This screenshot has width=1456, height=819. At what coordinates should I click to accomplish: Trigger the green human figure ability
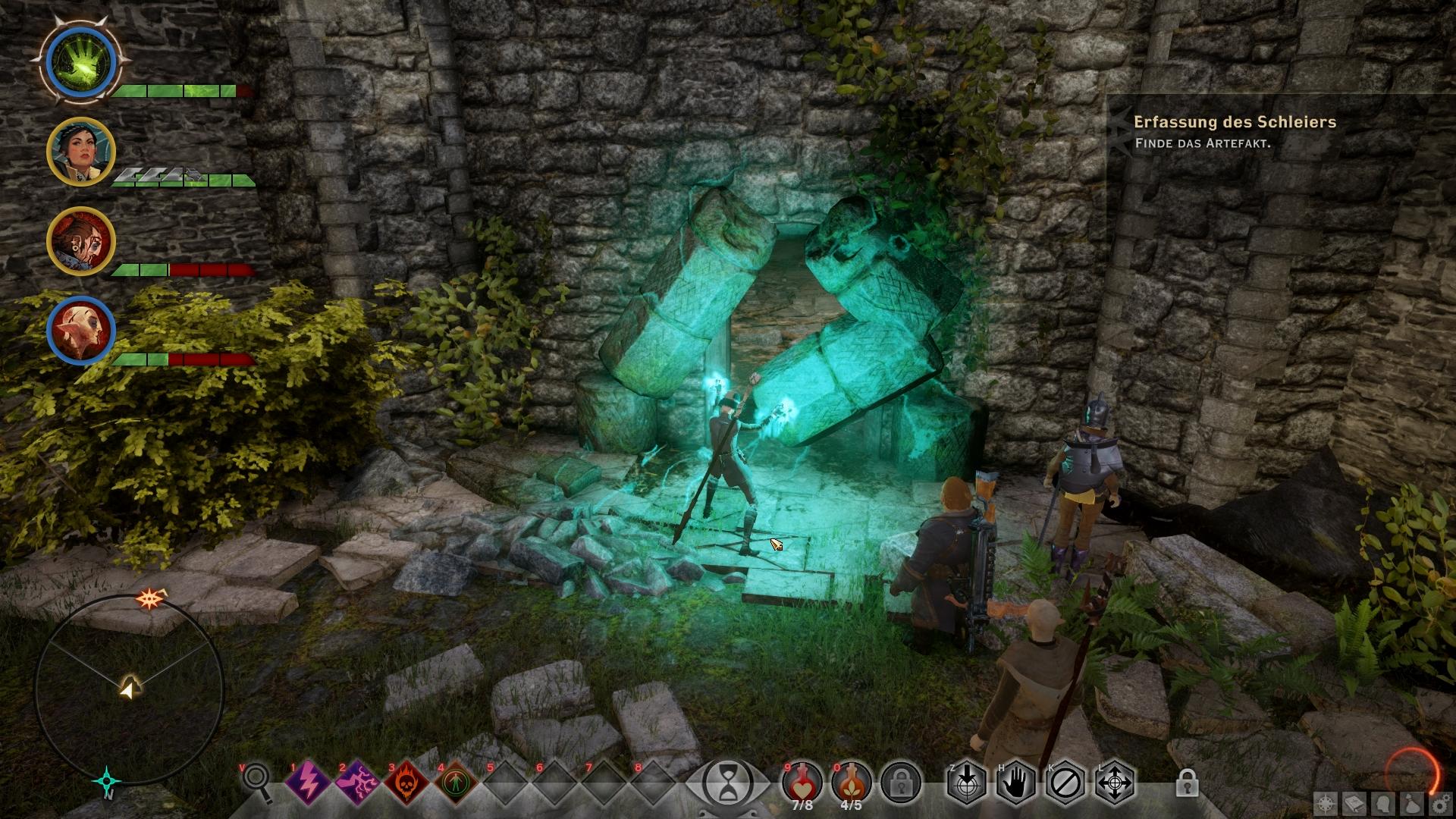[456, 781]
